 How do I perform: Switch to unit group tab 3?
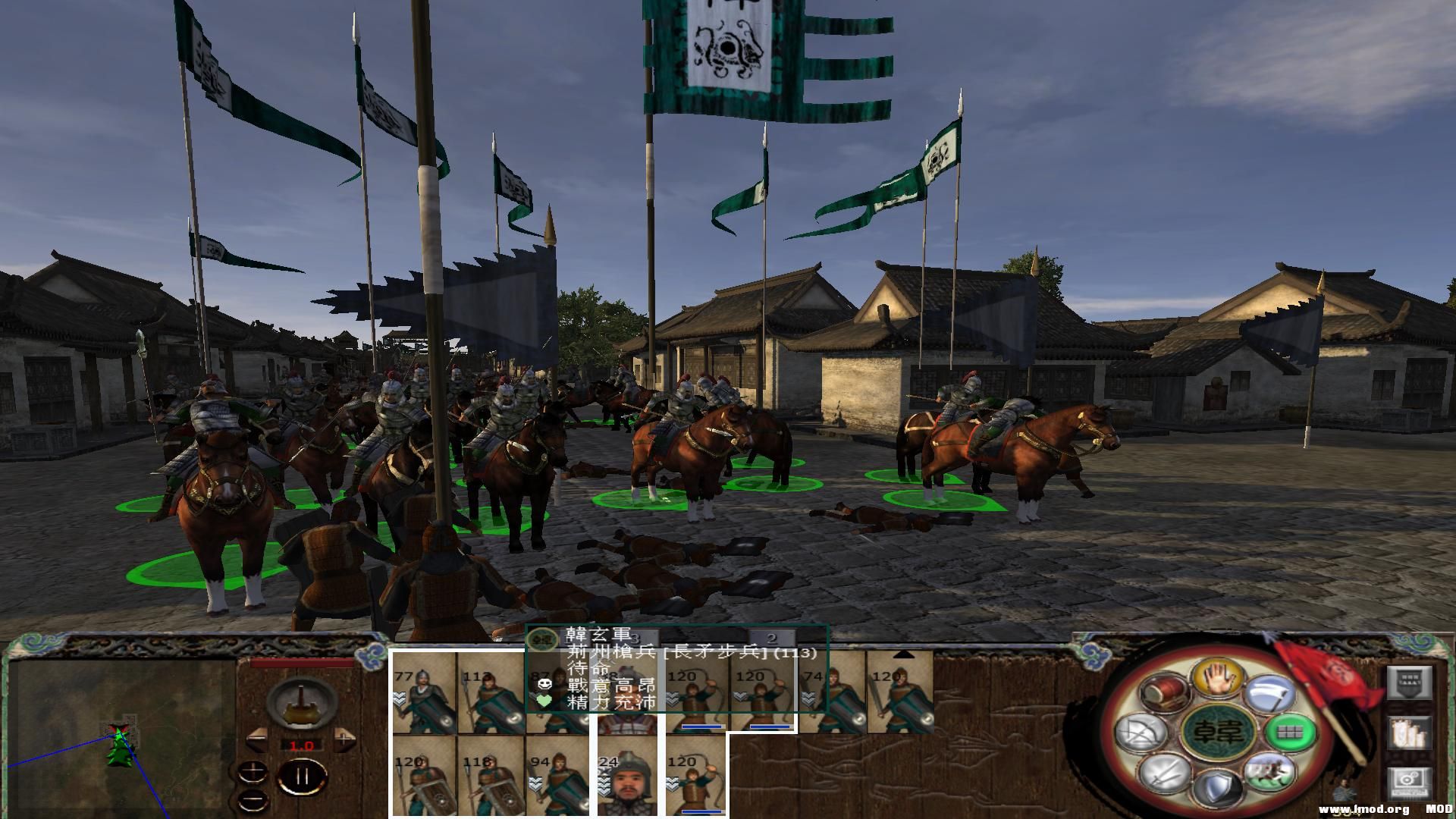pyautogui.click(x=635, y=638)
